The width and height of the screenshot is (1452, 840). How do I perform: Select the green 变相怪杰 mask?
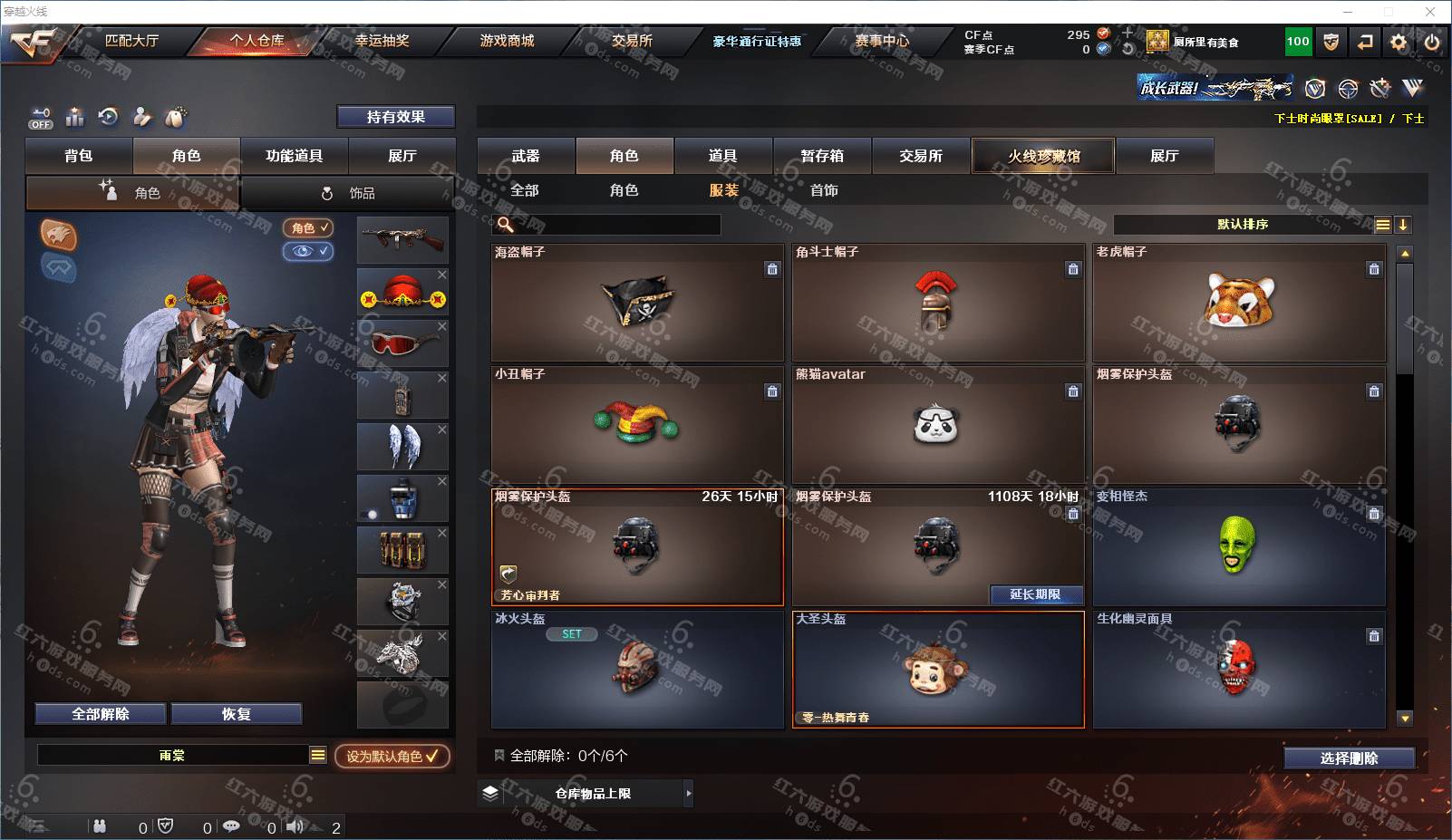point(1239,546)
